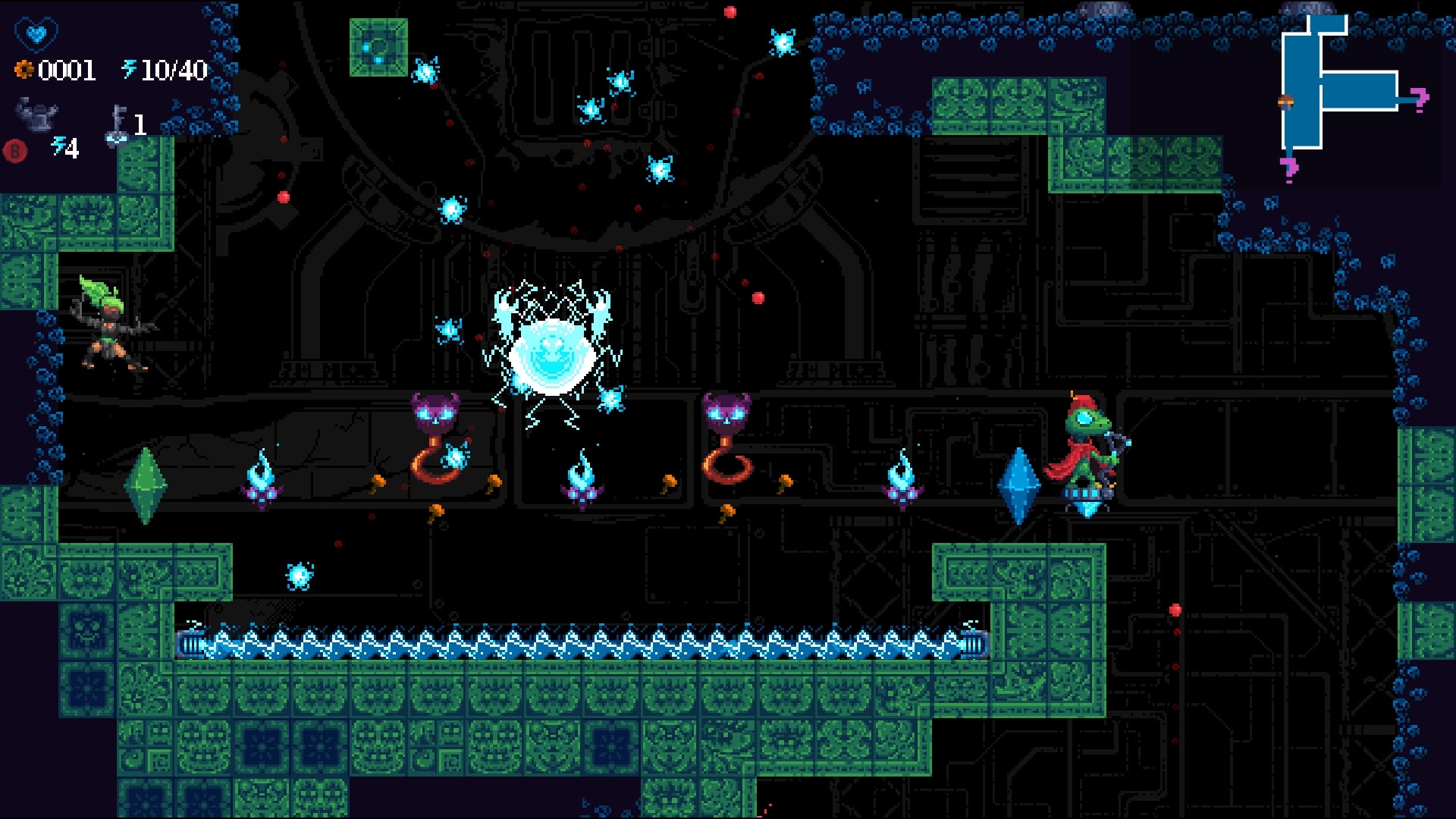
Task: Select the question mark right of minimap rooms
Action: click(1420, 99)
